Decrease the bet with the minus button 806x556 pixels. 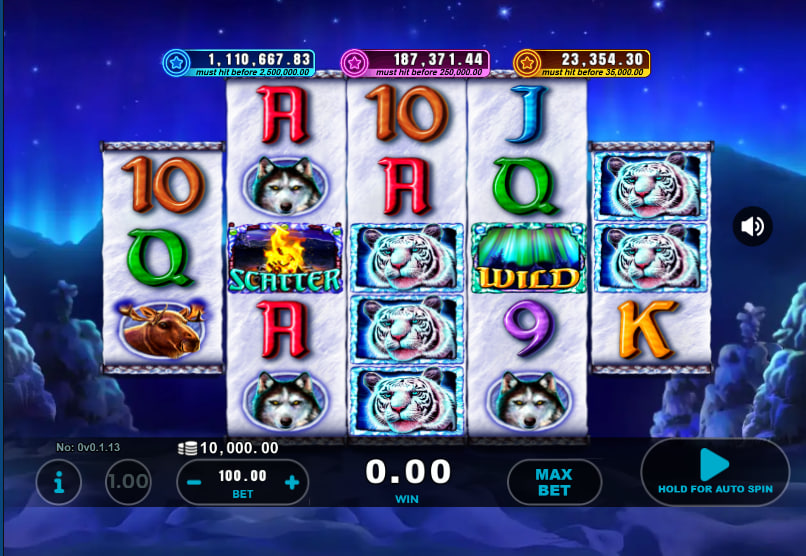(x=195, y=483)
